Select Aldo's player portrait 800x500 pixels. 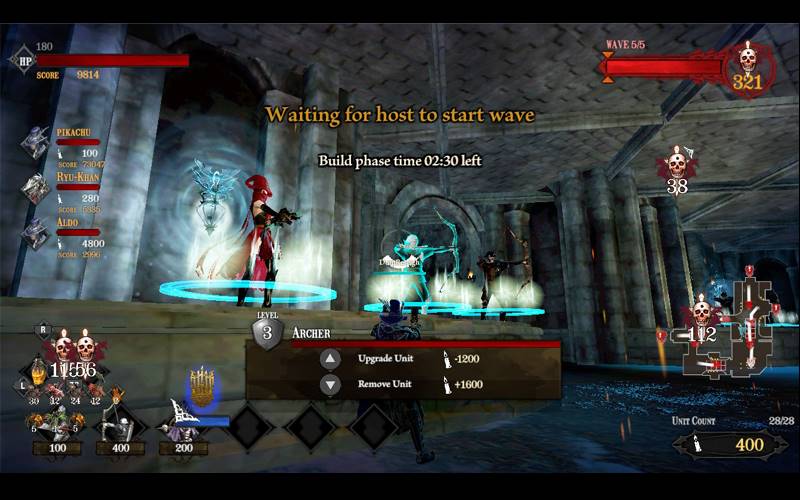click(37, 233)
